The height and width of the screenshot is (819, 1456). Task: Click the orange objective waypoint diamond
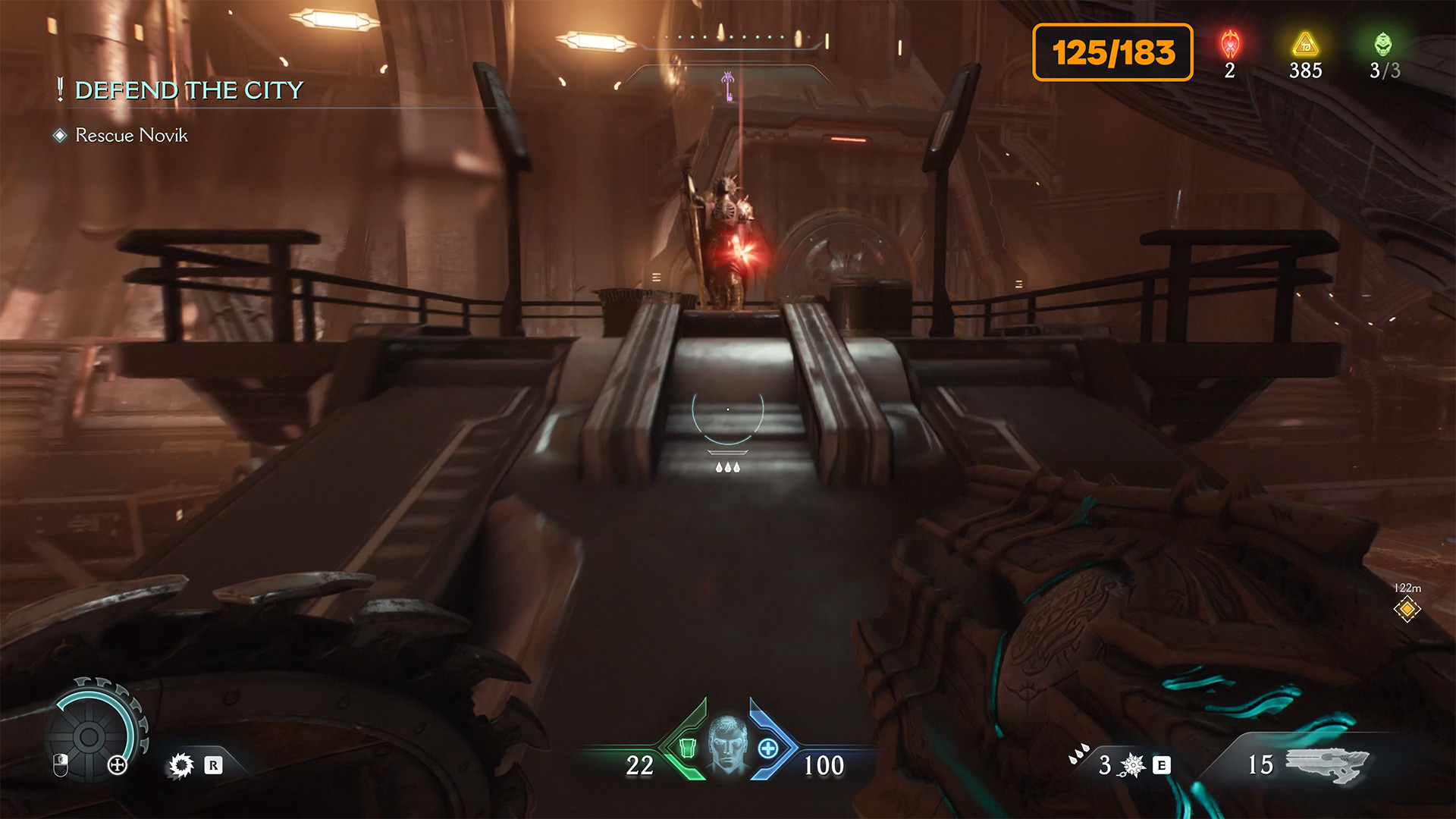[1407, 609]
